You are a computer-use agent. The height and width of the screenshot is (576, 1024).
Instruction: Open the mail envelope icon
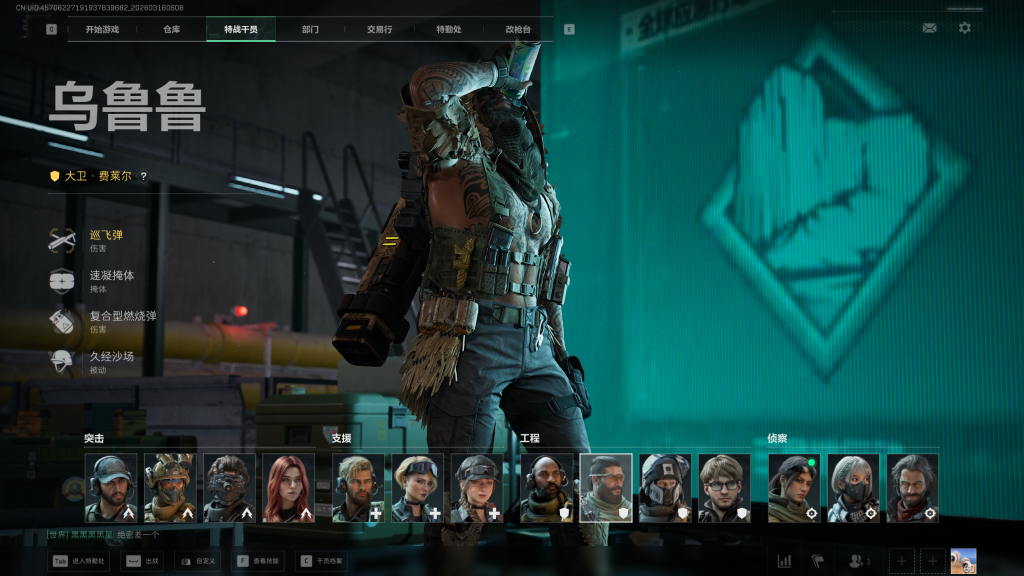[x=929, y=28]
